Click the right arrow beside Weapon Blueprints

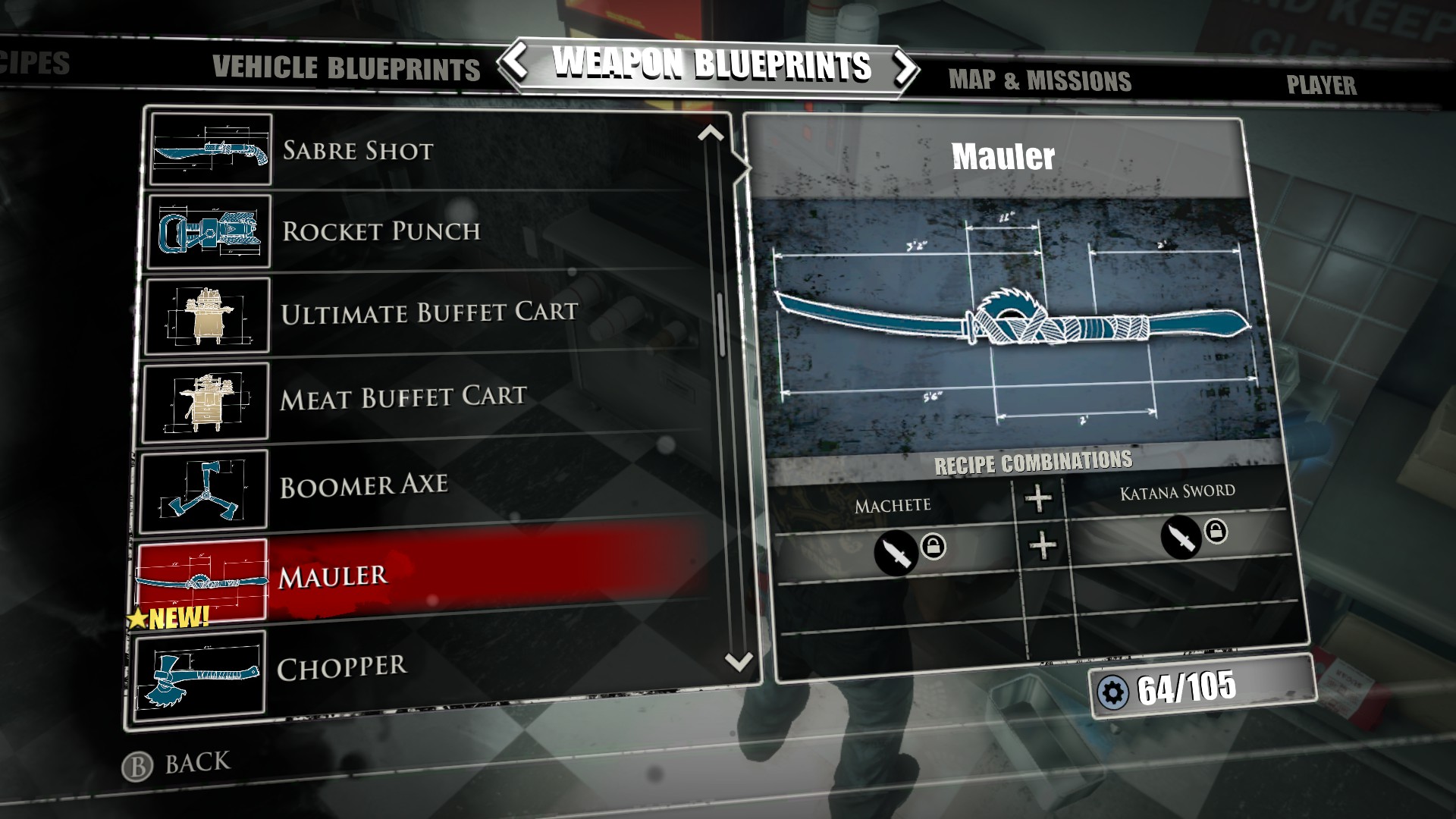coord(904,68)
